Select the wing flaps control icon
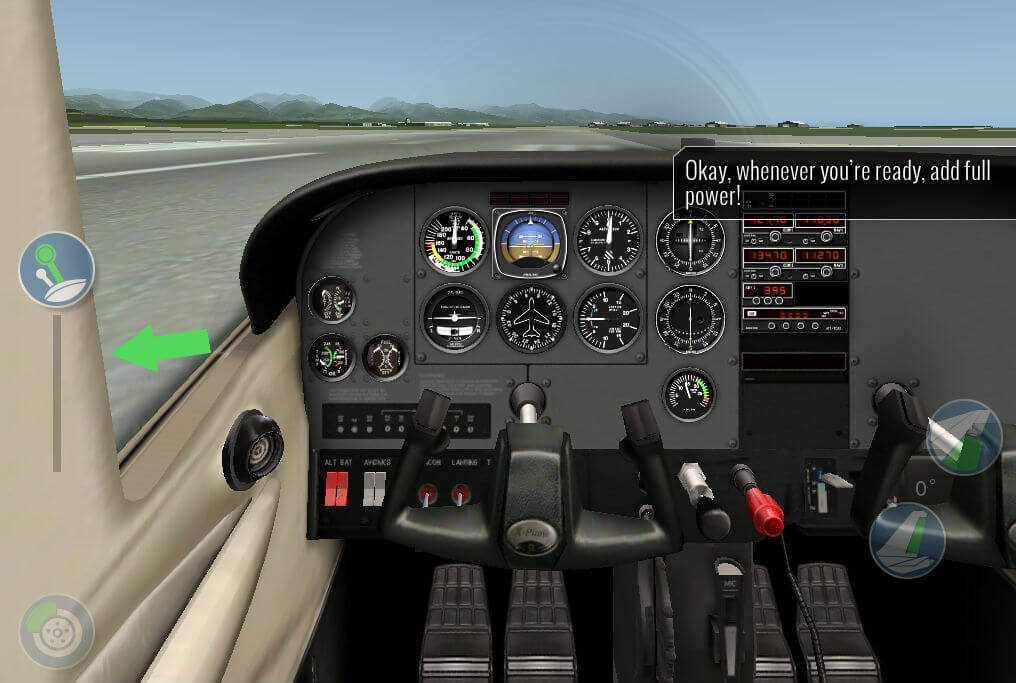This screenshot has height=683, width=1016. [x=963, y=437]
